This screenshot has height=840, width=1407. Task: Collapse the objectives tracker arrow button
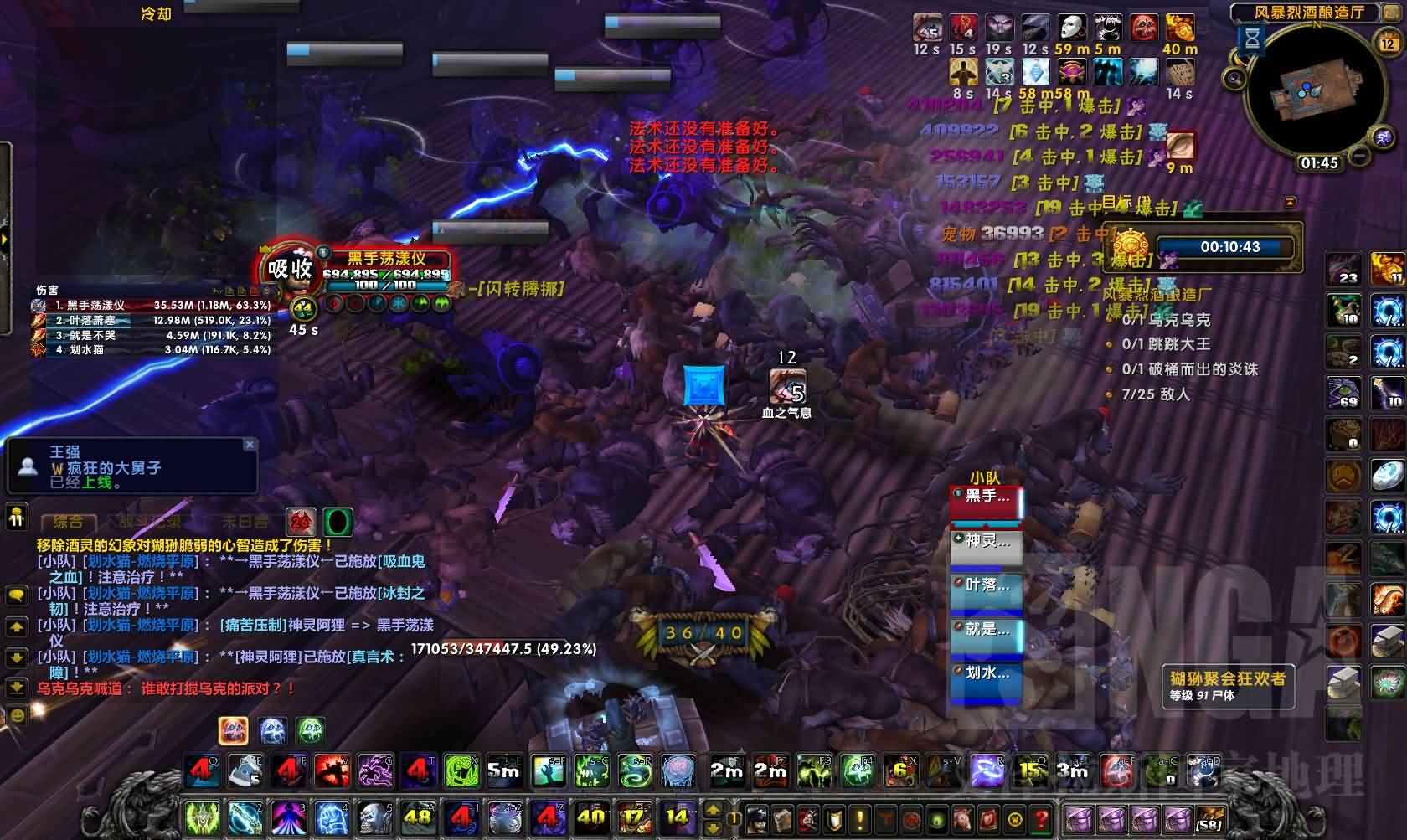(x=1290, y=202)
